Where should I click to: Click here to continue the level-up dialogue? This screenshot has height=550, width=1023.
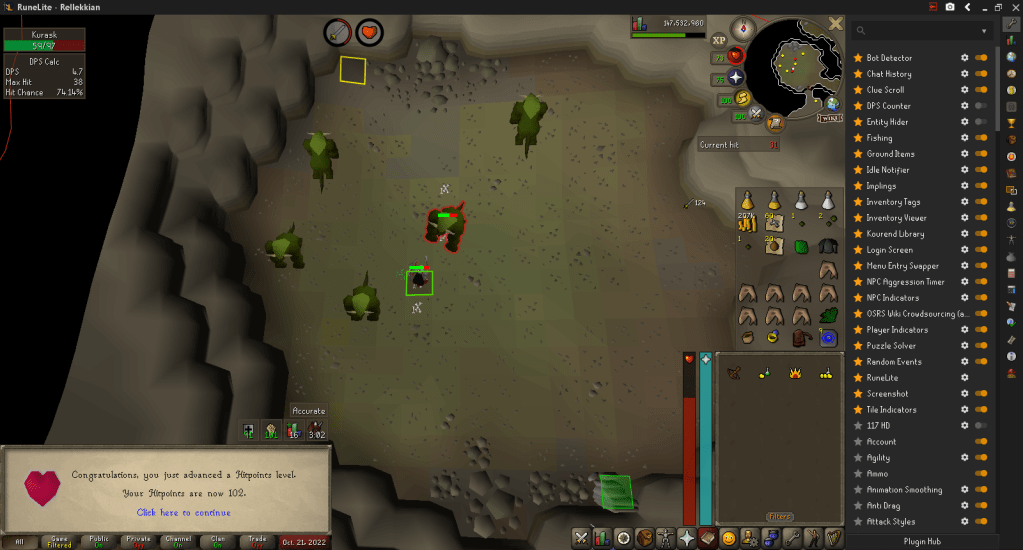pos(183,512)
